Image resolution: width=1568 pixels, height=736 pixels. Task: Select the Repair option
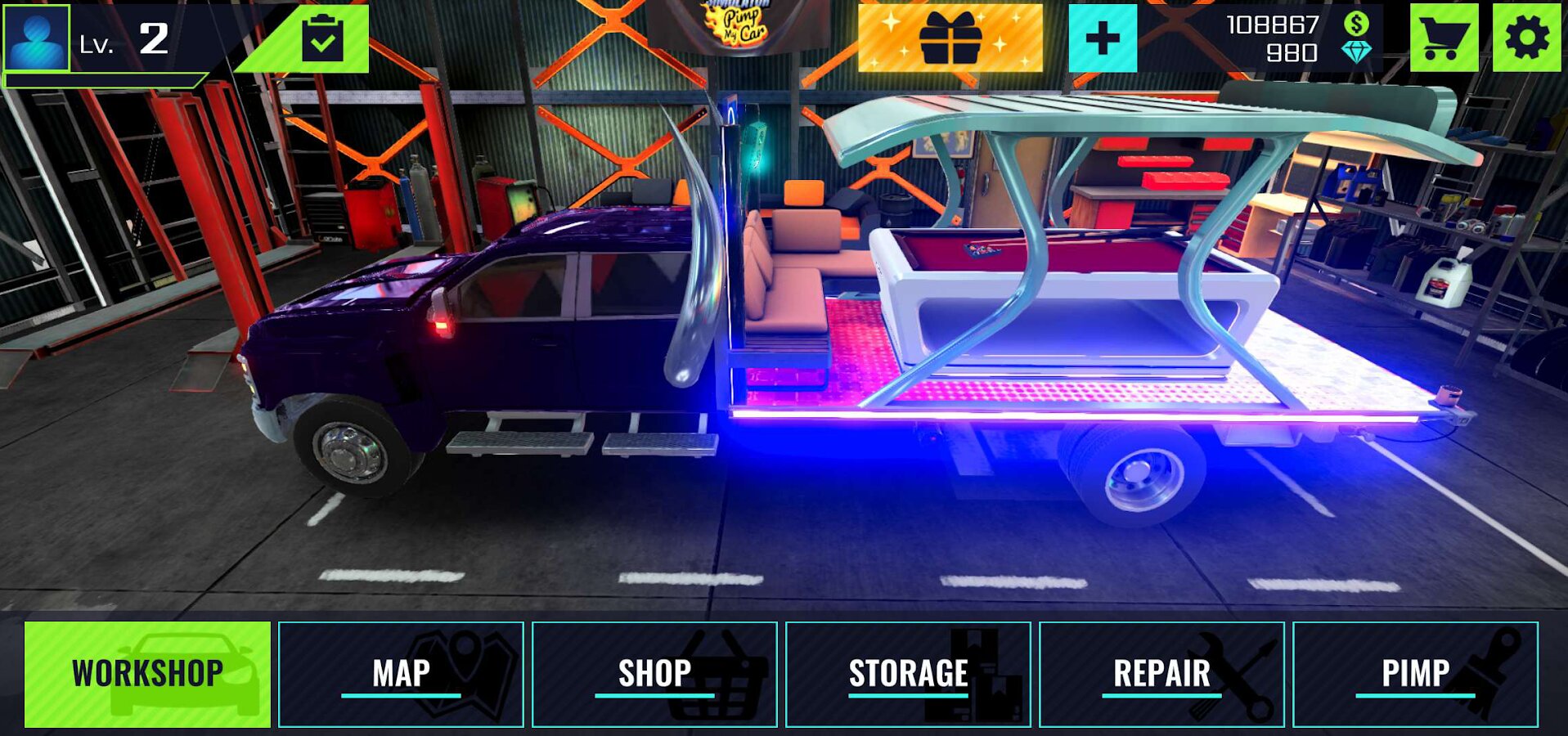click(1161, 674)
